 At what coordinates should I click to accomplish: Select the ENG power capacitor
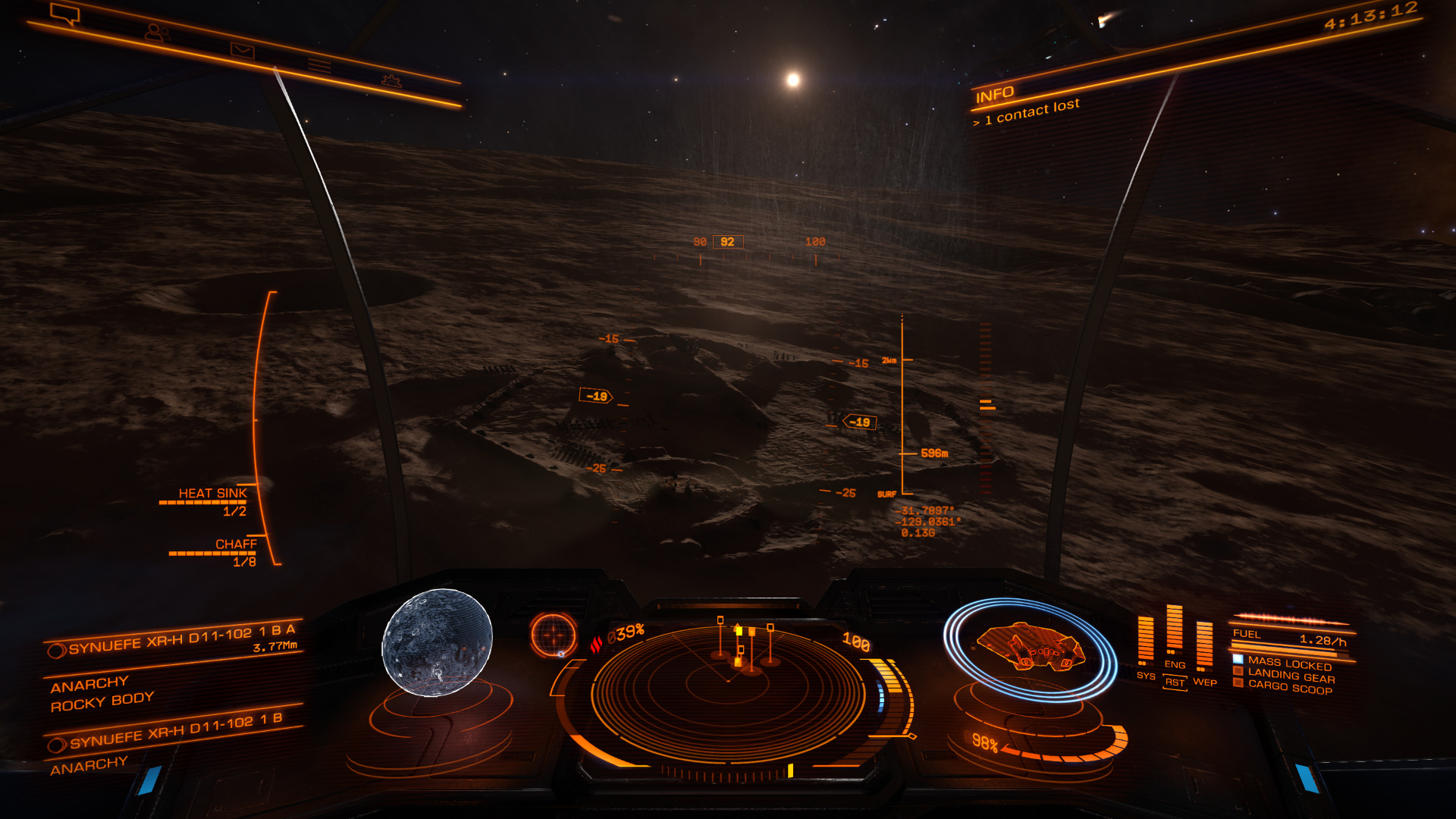[x=1174, y=631]
